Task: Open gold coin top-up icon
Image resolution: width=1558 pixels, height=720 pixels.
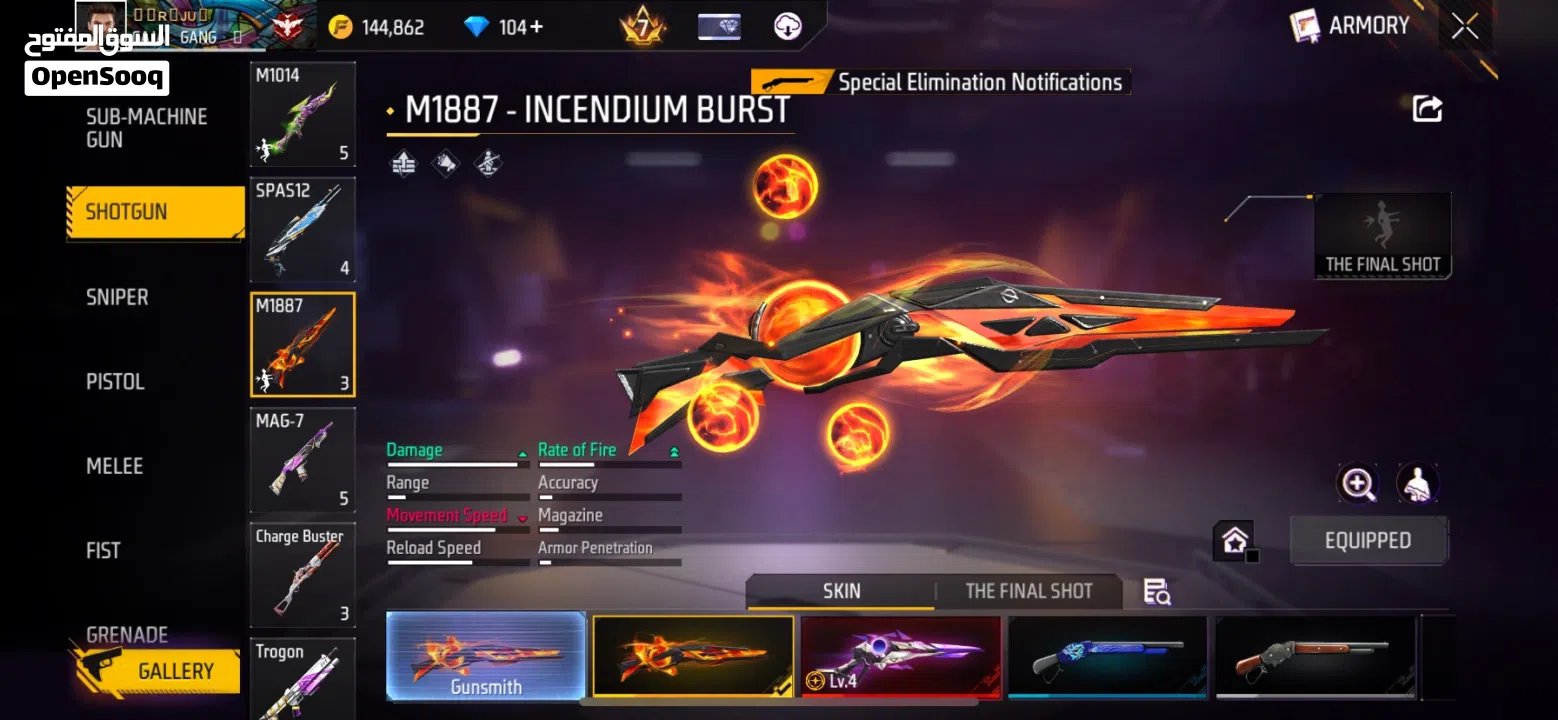Action: [340, 26]
